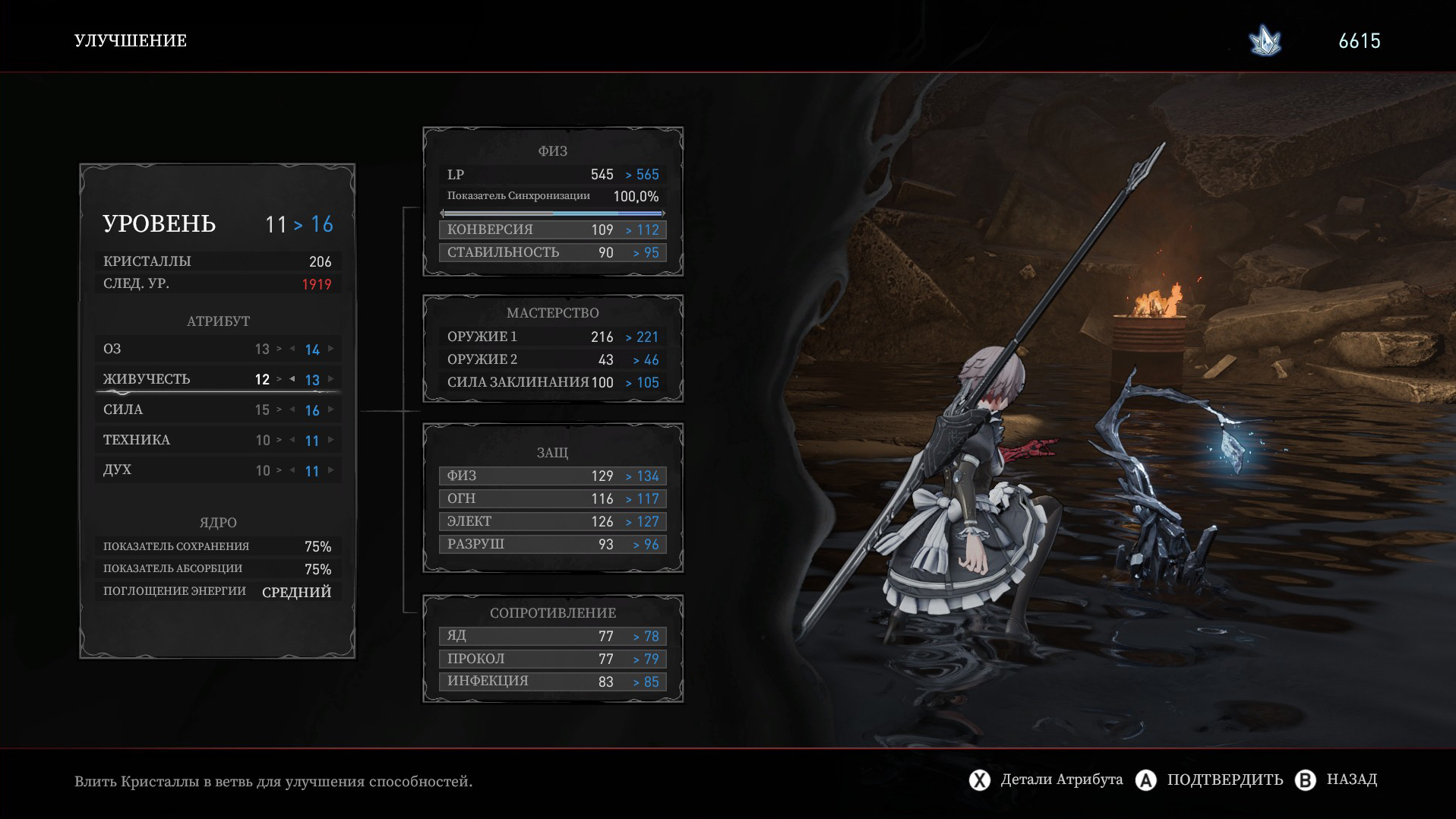This screenshot has width=1456, height=819.
Task: Confirm the upgrade with ПОДТВЕРДИТЬ
Action: [x=1209, y=779]
